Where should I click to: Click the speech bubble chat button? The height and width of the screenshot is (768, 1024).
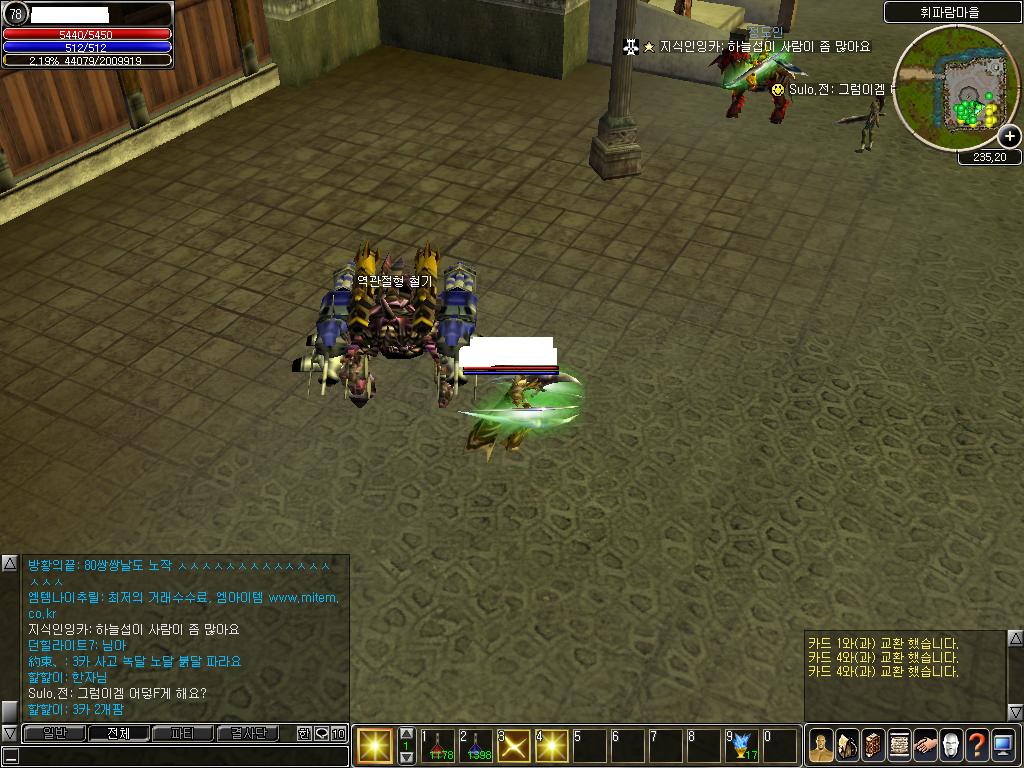click(321, 734)
